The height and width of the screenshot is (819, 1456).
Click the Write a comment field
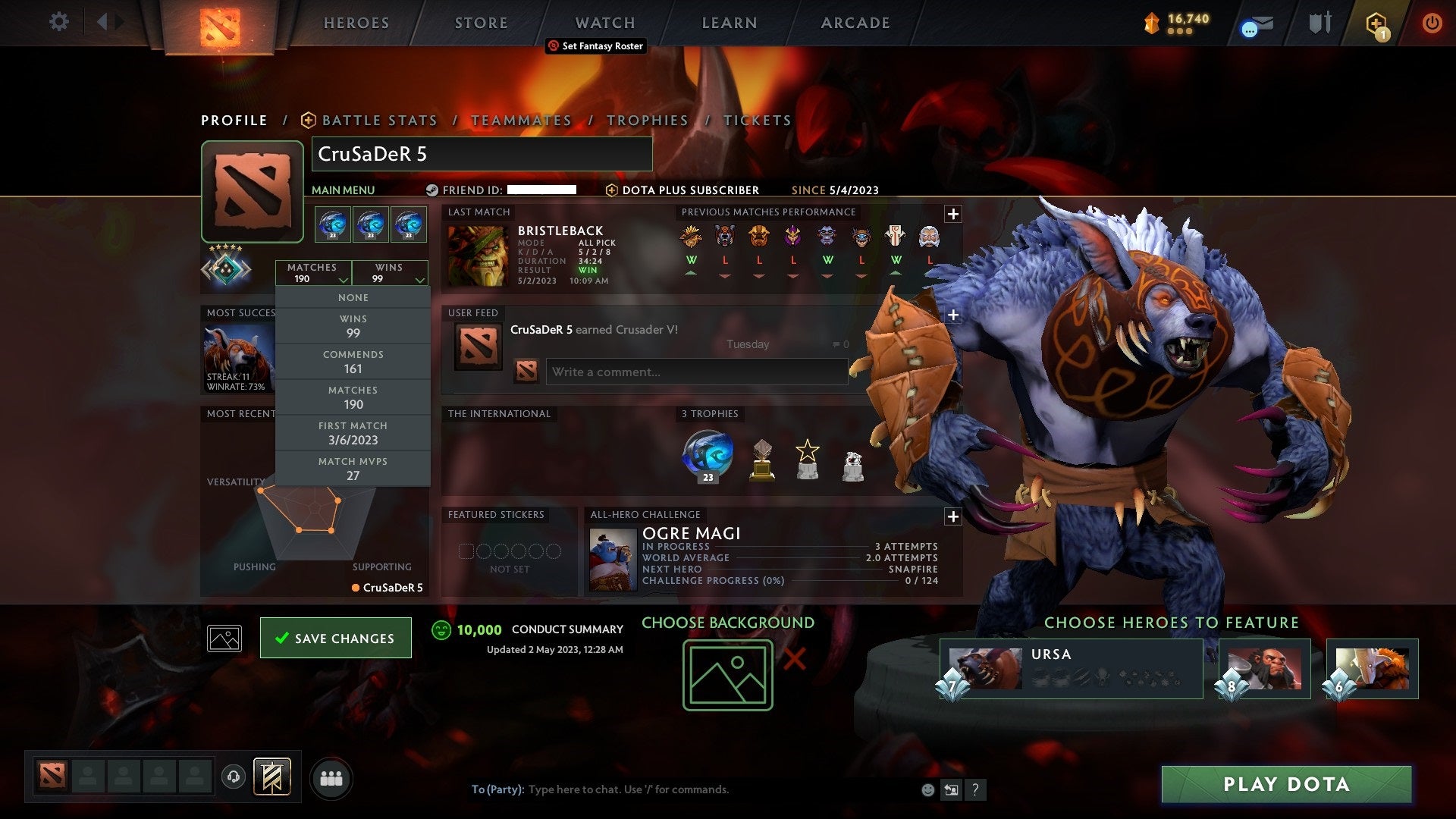696,372
